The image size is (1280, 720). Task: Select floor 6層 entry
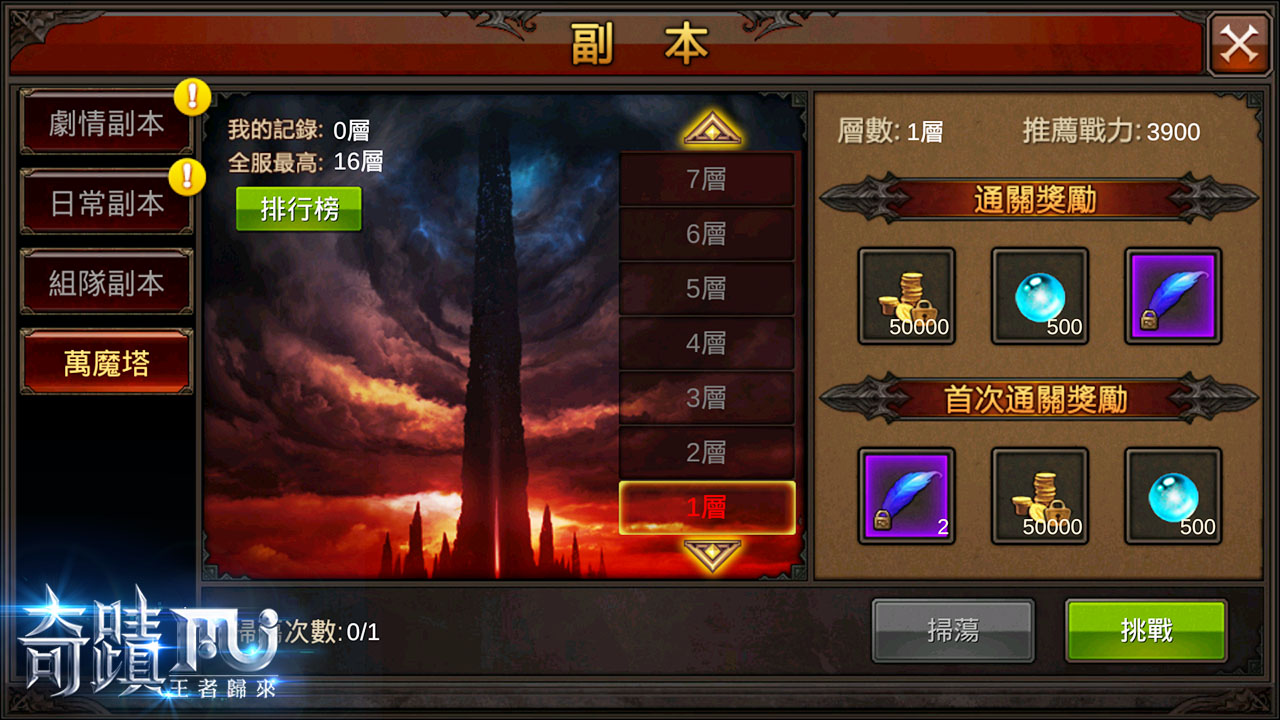(x=707, y=234)
